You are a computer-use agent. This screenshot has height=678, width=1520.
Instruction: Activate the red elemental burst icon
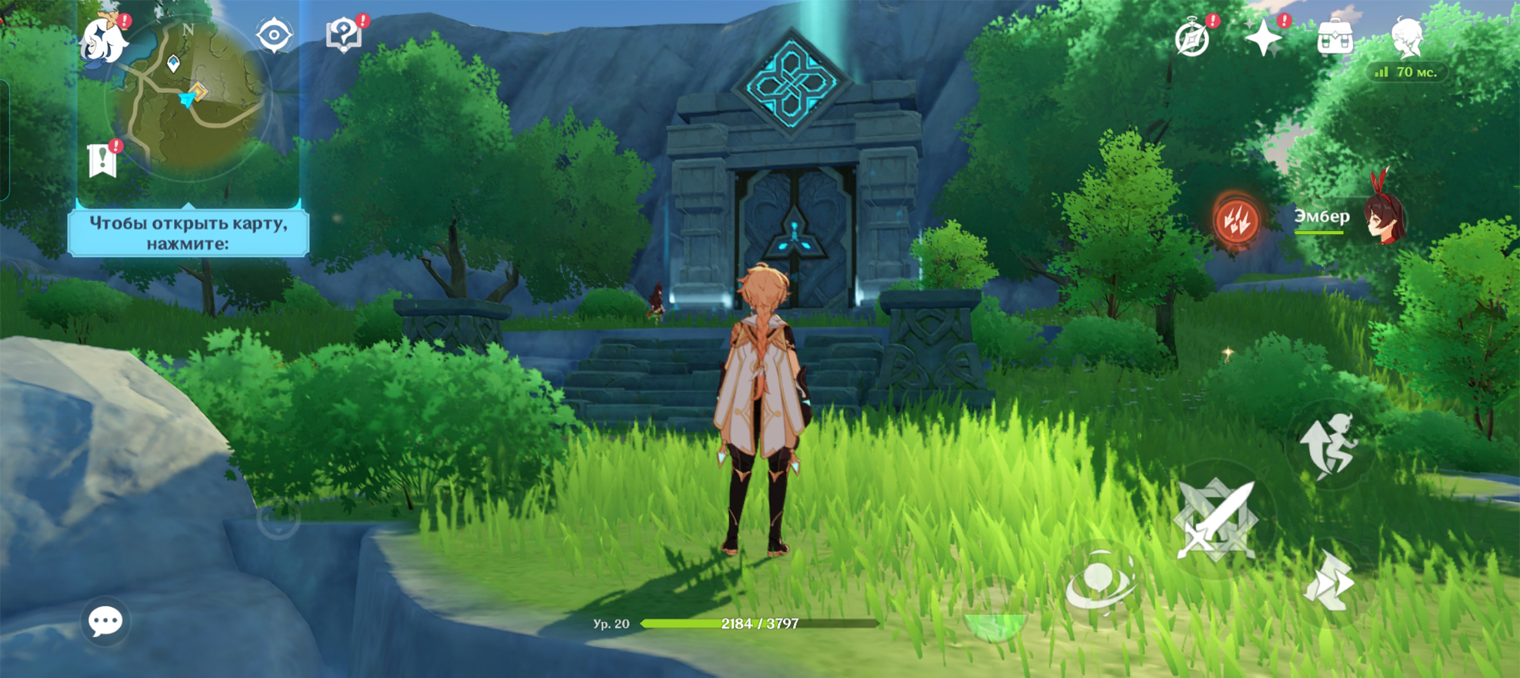click(1237, 220)
